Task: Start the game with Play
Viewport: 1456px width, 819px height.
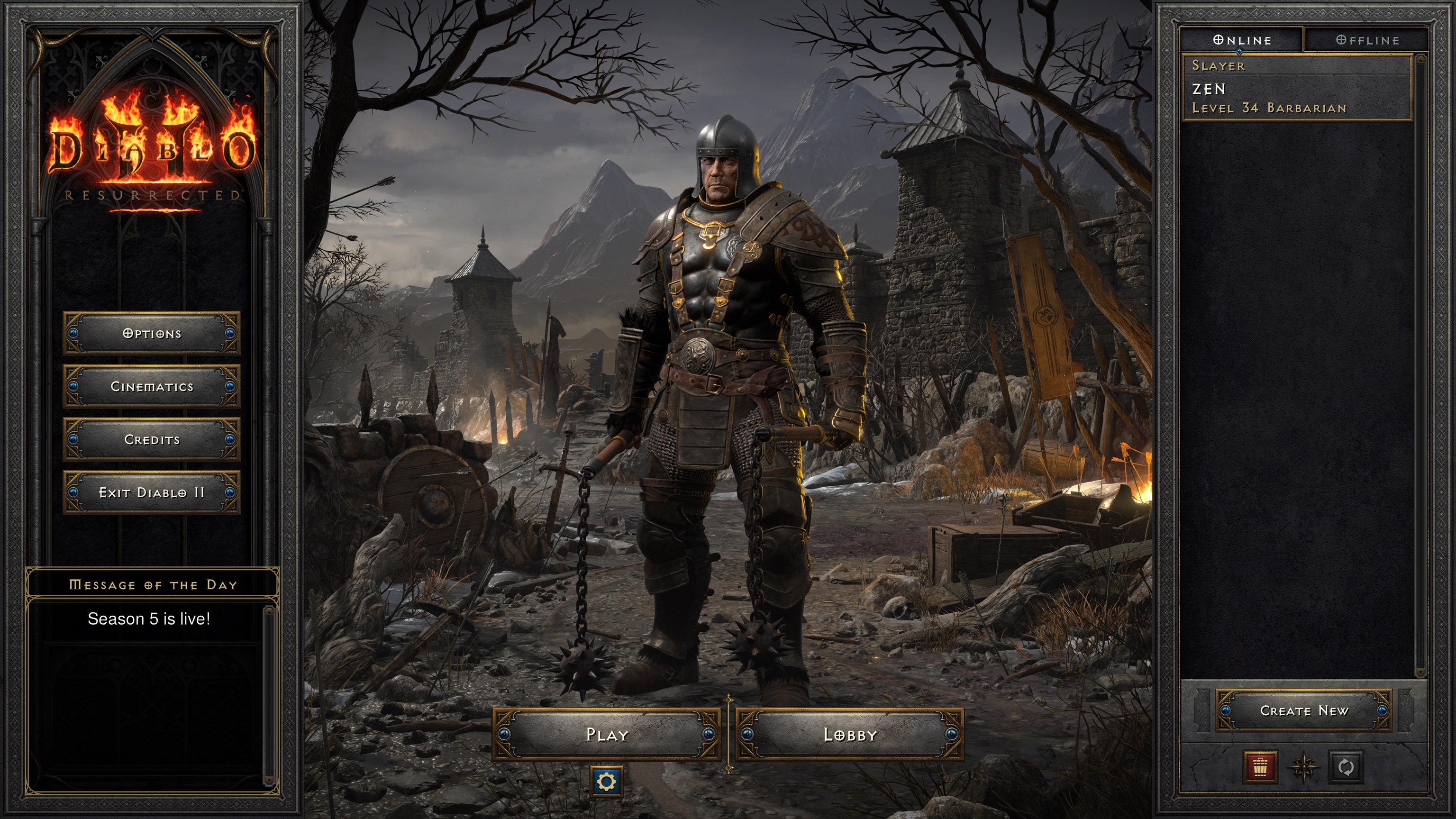Action: pyautogui.click(x=607, y=734)
